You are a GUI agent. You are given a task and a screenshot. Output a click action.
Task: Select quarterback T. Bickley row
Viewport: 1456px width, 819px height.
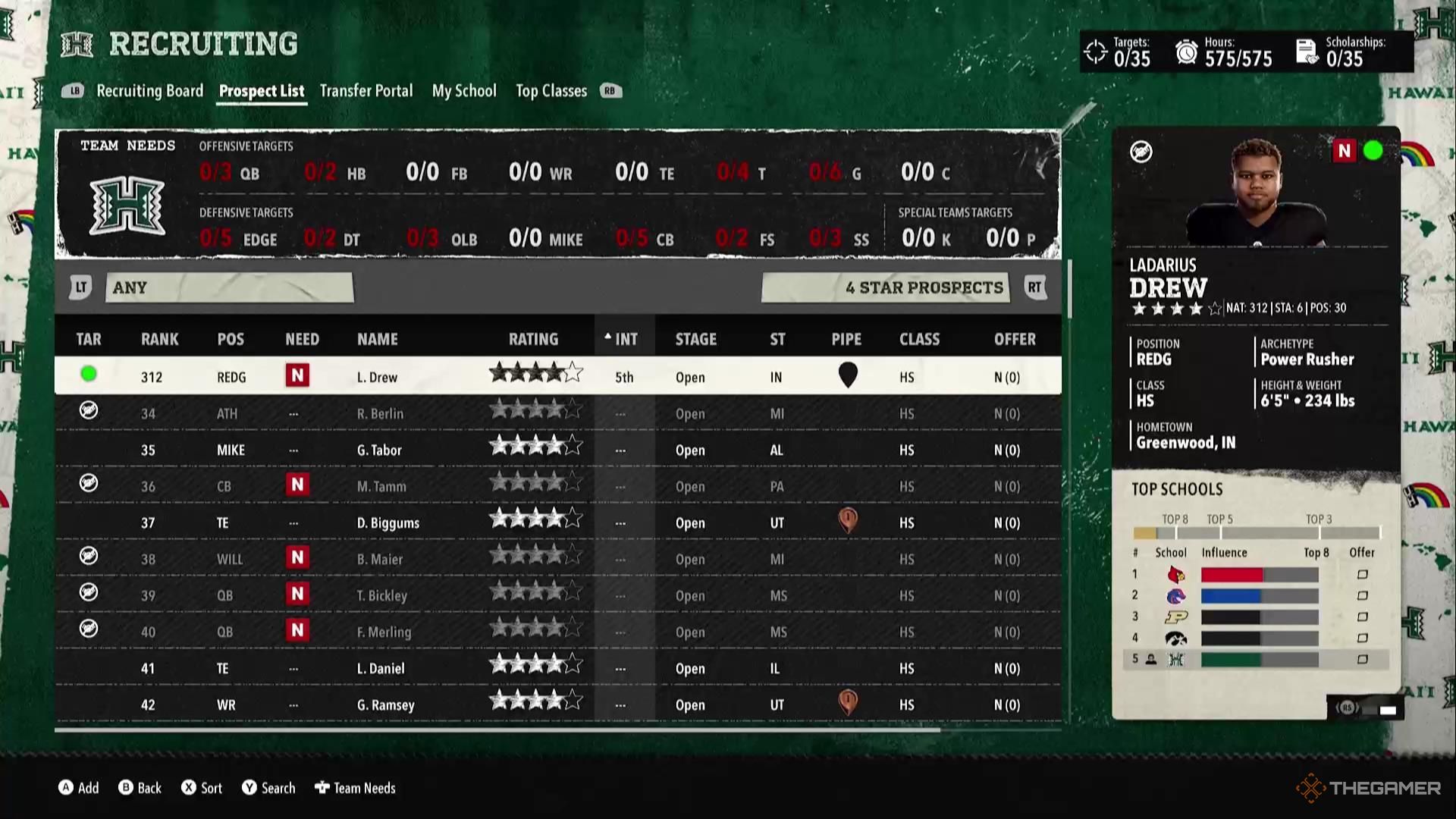381,595
